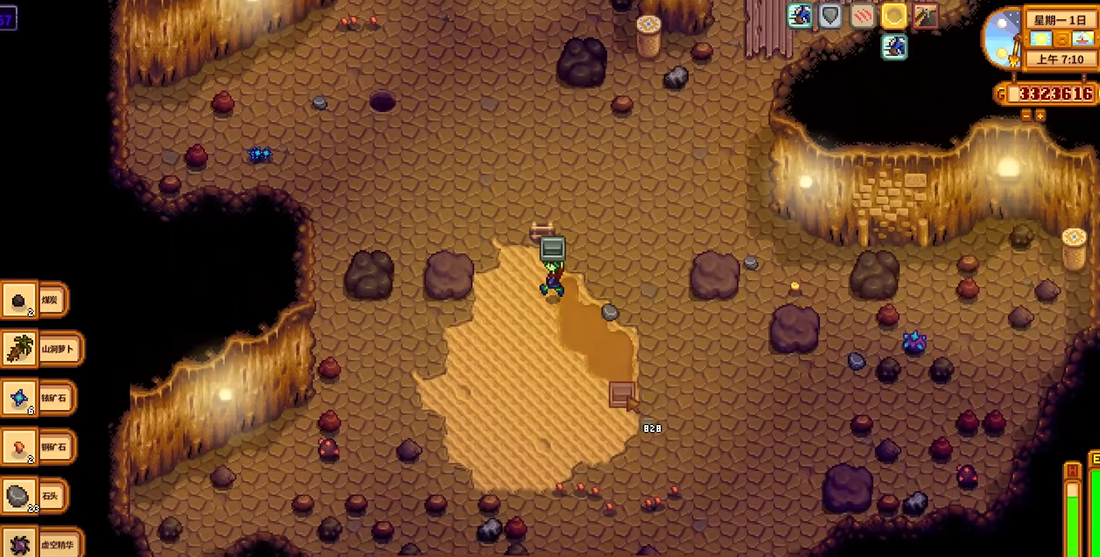This screenshot has height=557, width=1100.
Task: Click the 煤炭 coal pickup notification
Action: click(34, 300)
